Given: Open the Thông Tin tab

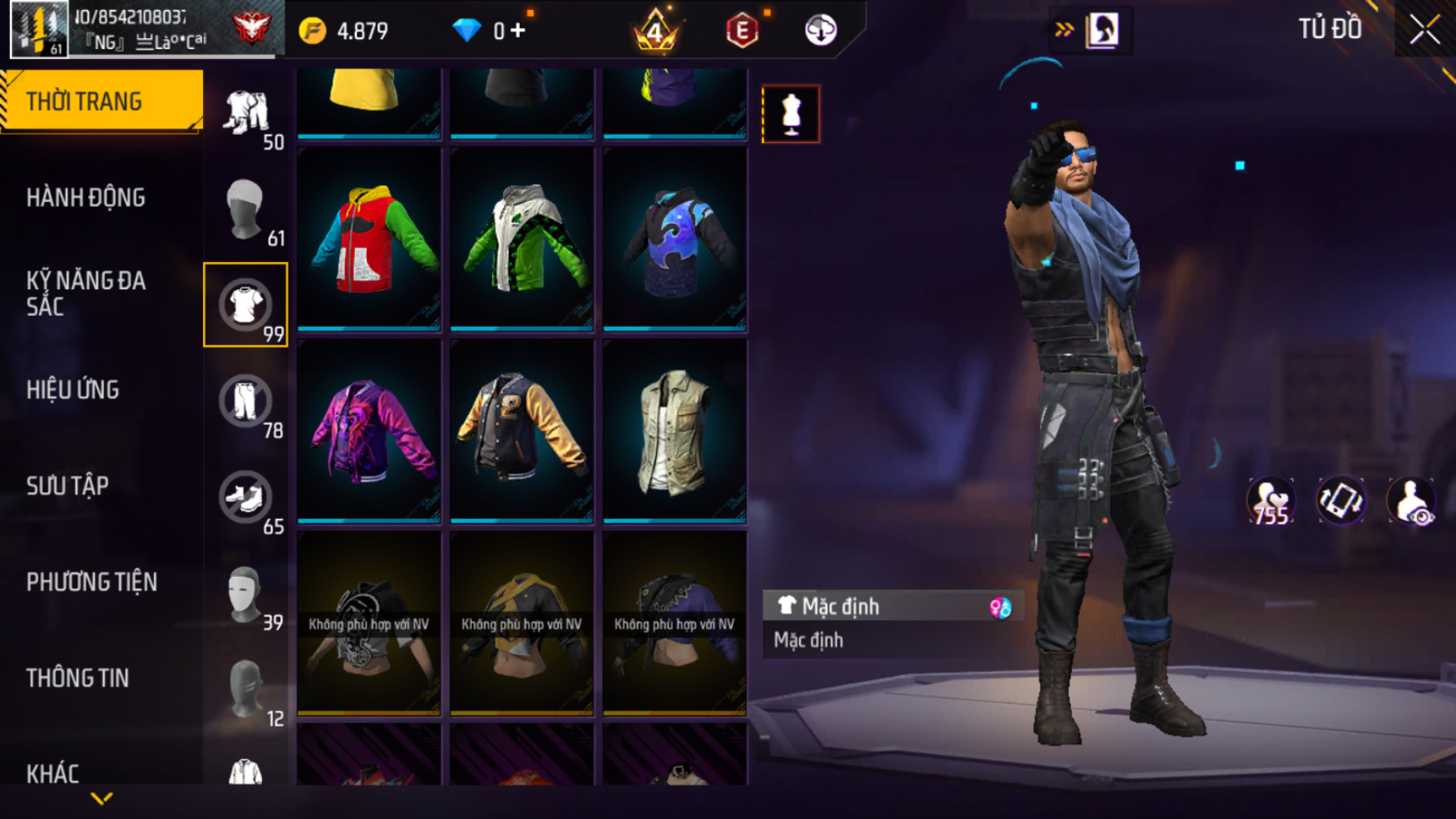Looking at the screenshot, I should [77, 678].
